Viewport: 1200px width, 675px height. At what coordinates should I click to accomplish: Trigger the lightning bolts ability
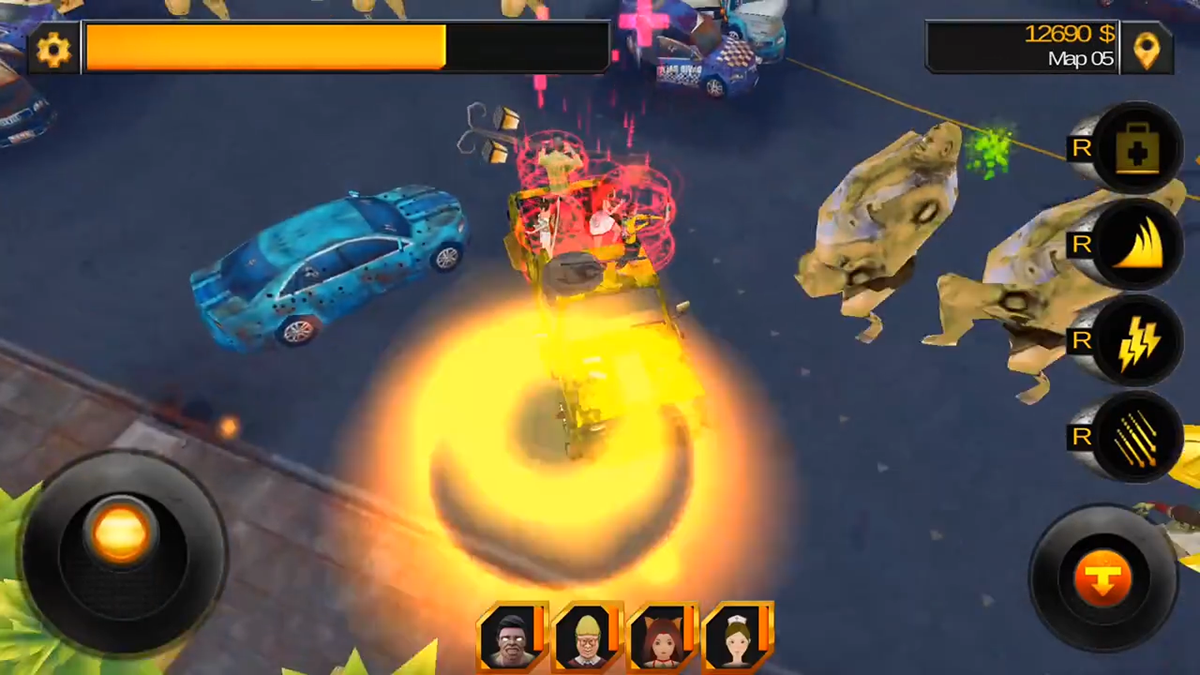[x=1136, y=342]
